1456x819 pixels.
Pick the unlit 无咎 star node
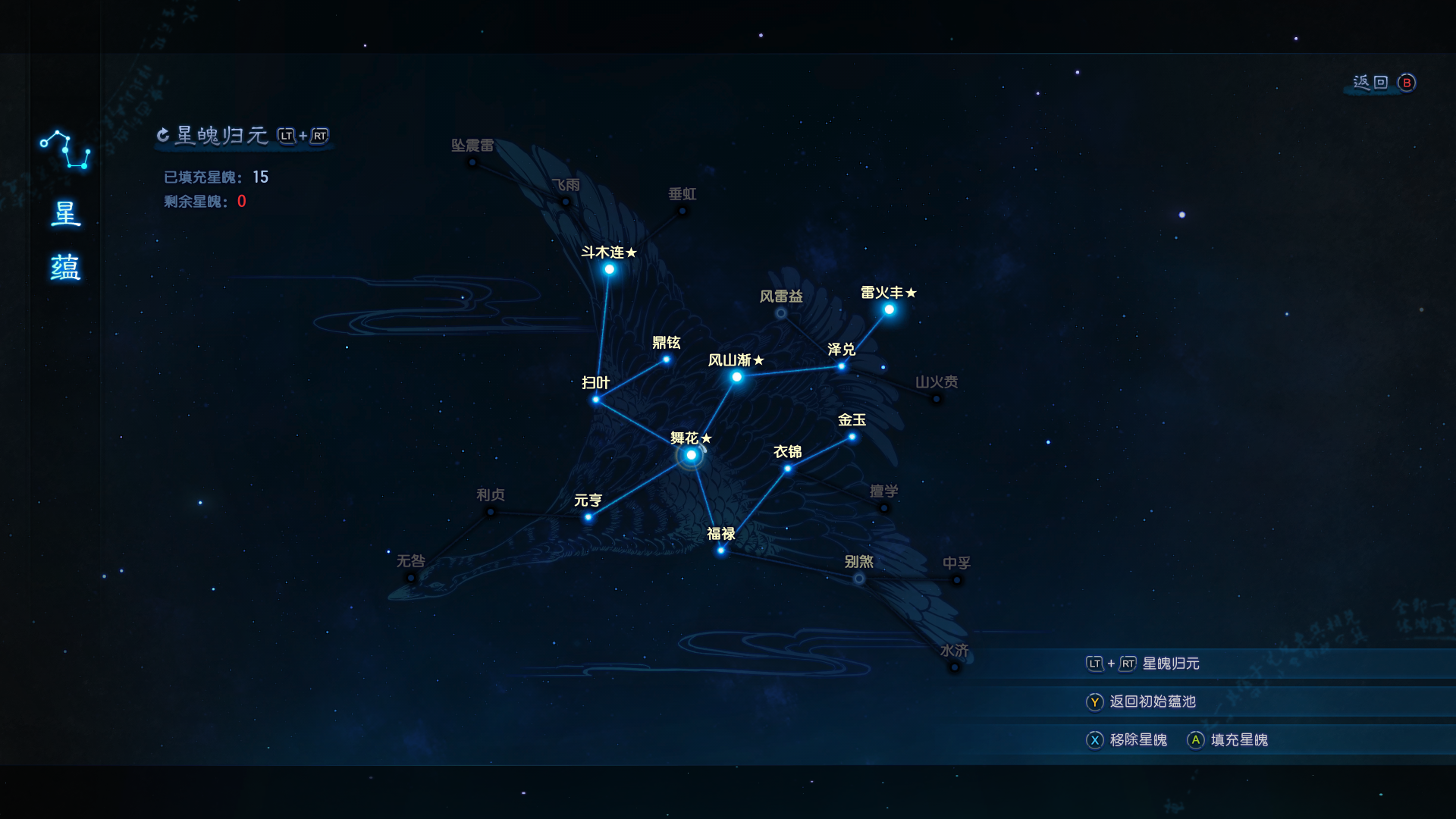coord(411,578)
